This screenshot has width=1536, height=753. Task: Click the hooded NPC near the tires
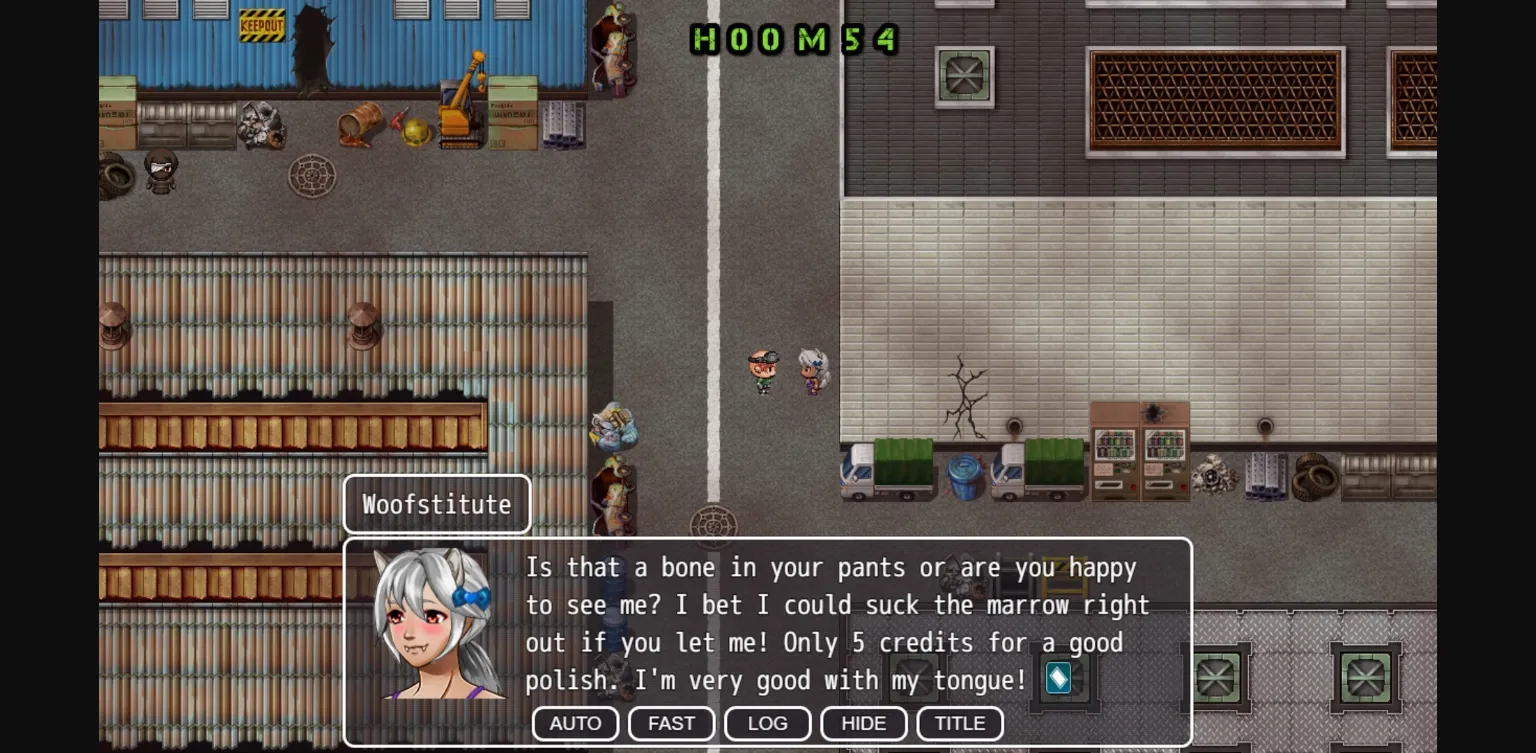tap(160, 172)
